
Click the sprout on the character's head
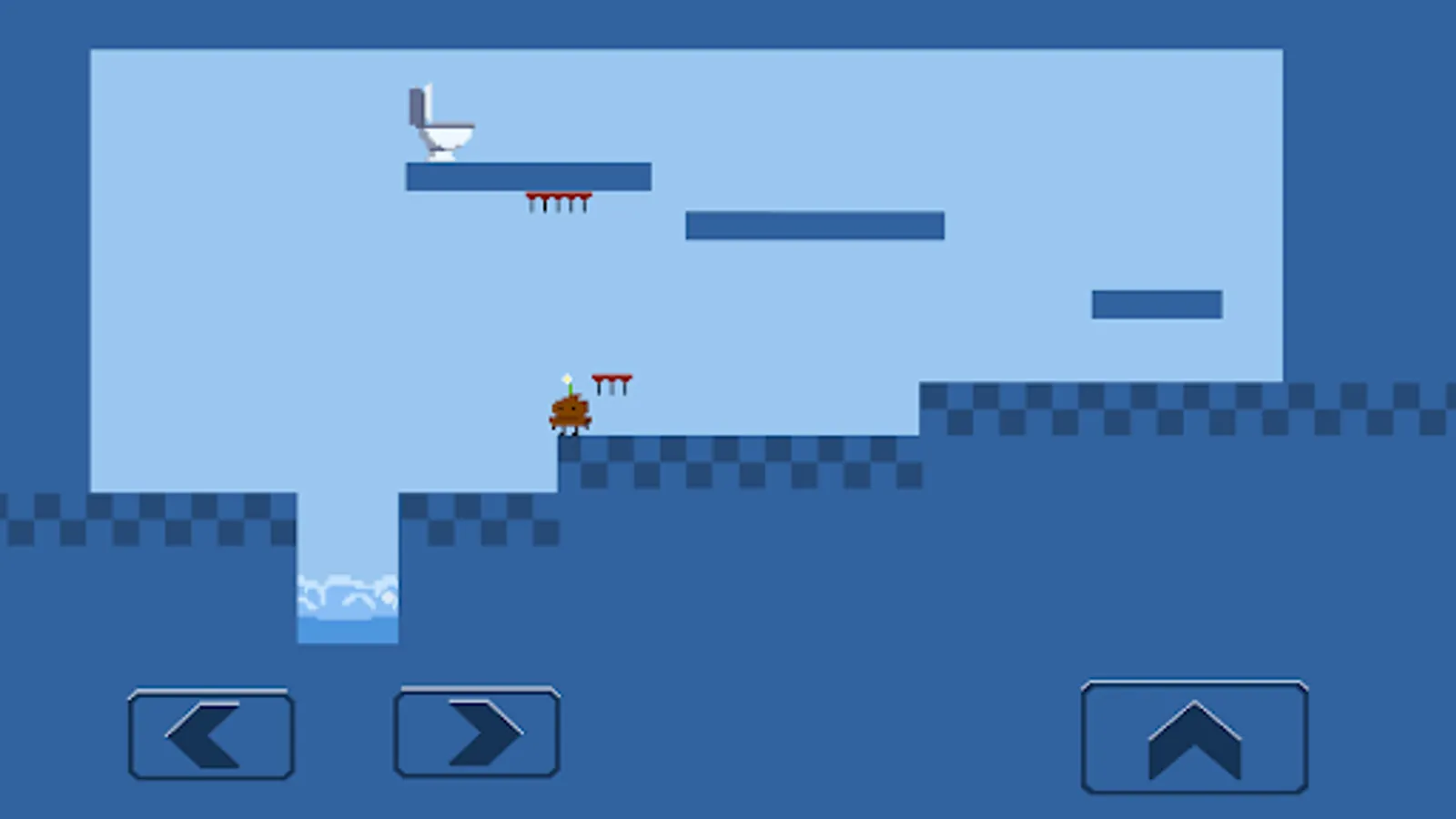click(566, 378)
